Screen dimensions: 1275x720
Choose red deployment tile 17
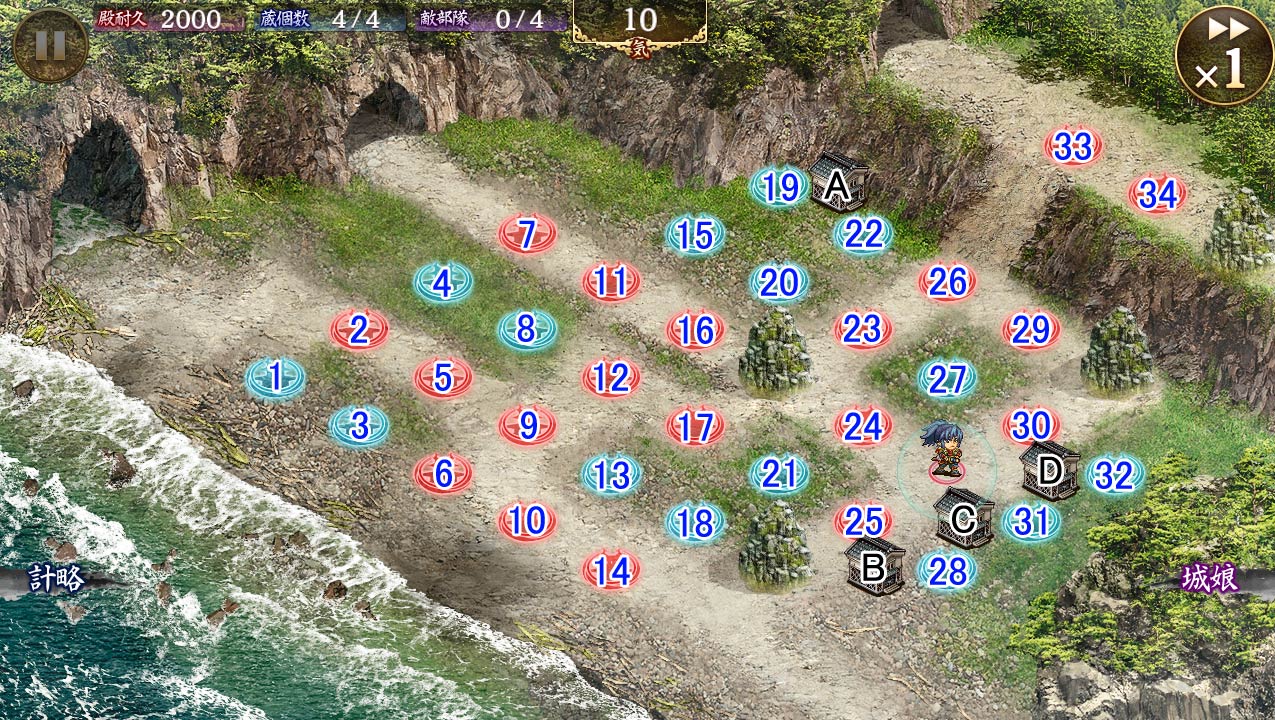[695, 427]
